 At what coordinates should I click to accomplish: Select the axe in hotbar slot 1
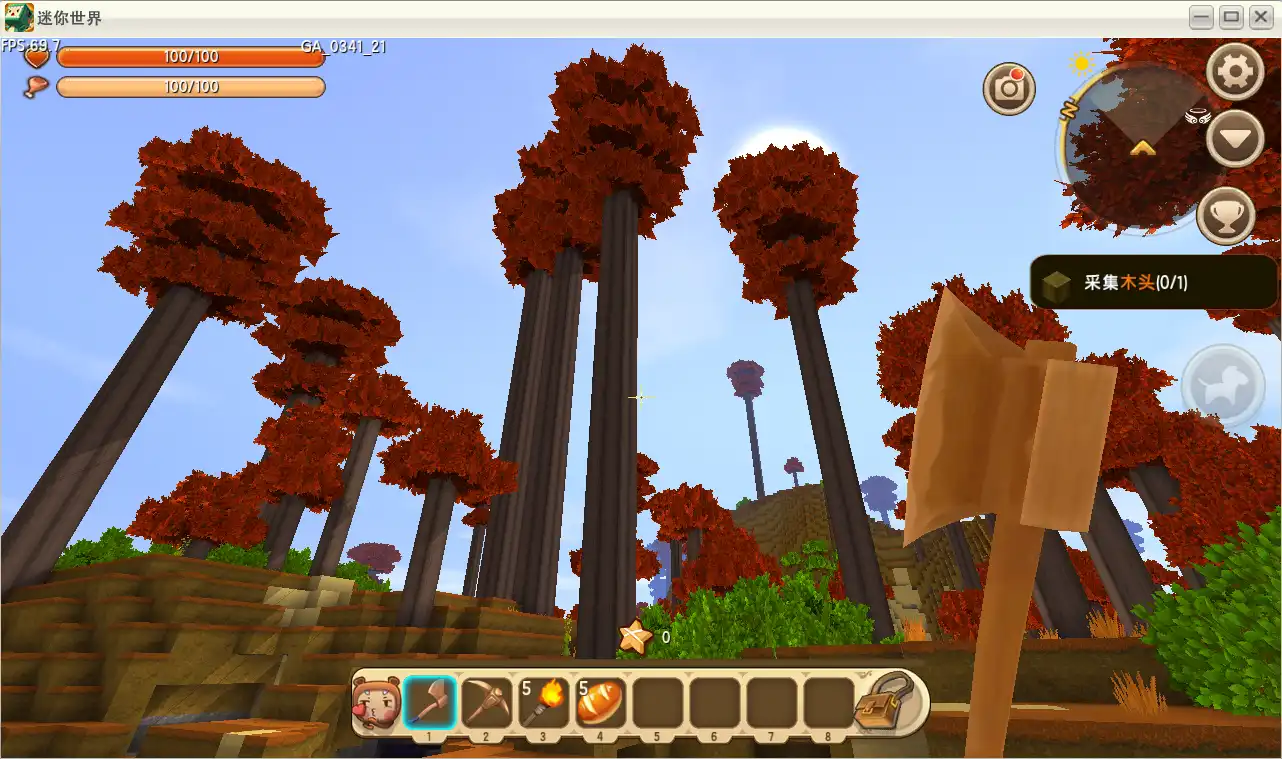coord(430,703)
